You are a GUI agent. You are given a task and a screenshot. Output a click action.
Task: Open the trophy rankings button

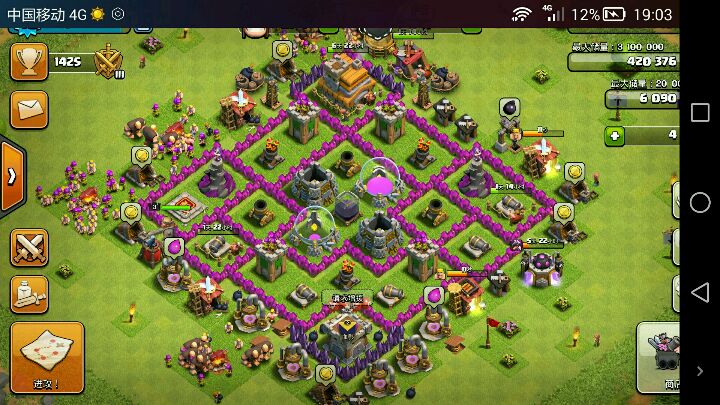point(28,60)
